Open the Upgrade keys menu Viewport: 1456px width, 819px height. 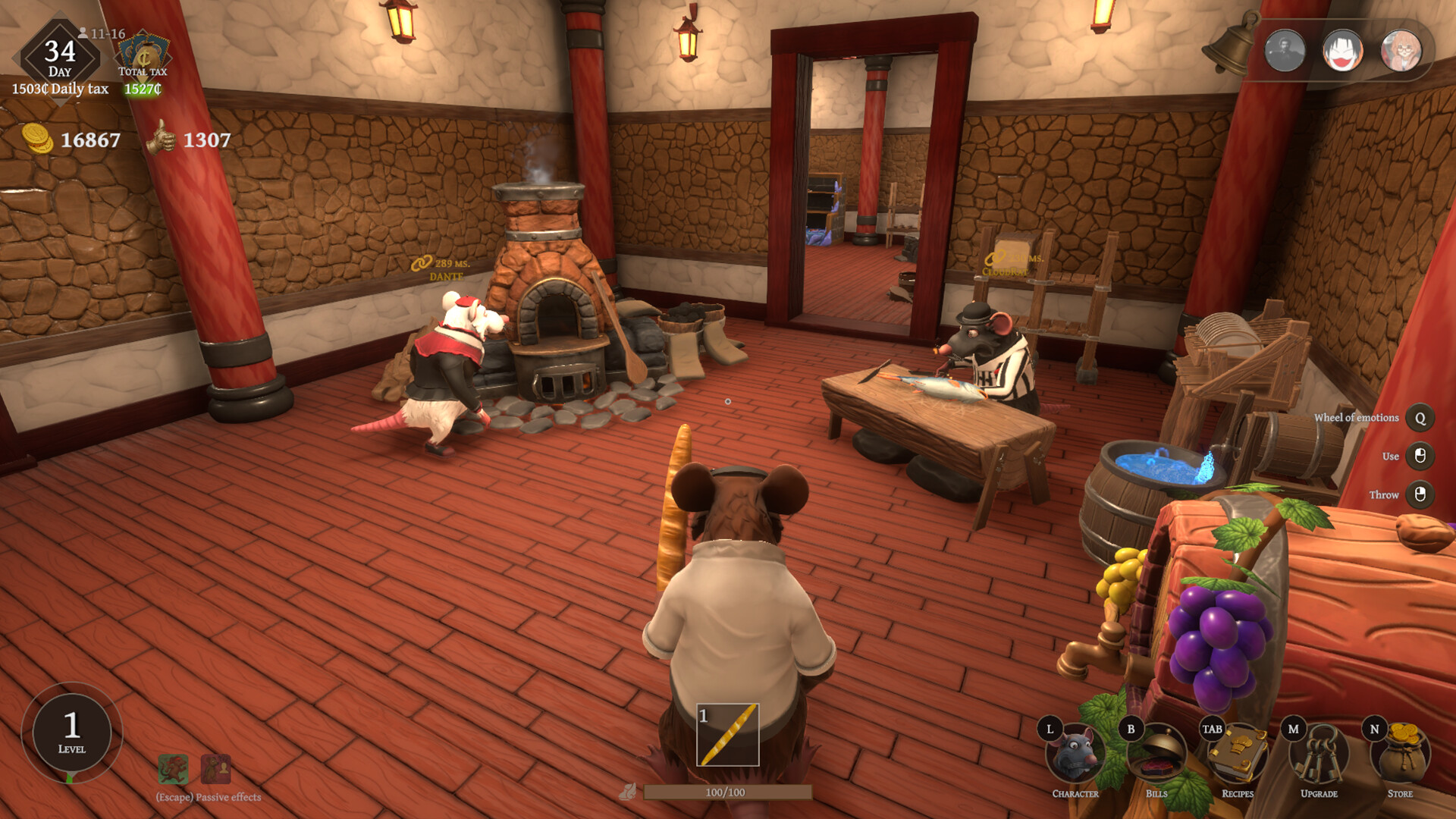[x=1319, y=754]
